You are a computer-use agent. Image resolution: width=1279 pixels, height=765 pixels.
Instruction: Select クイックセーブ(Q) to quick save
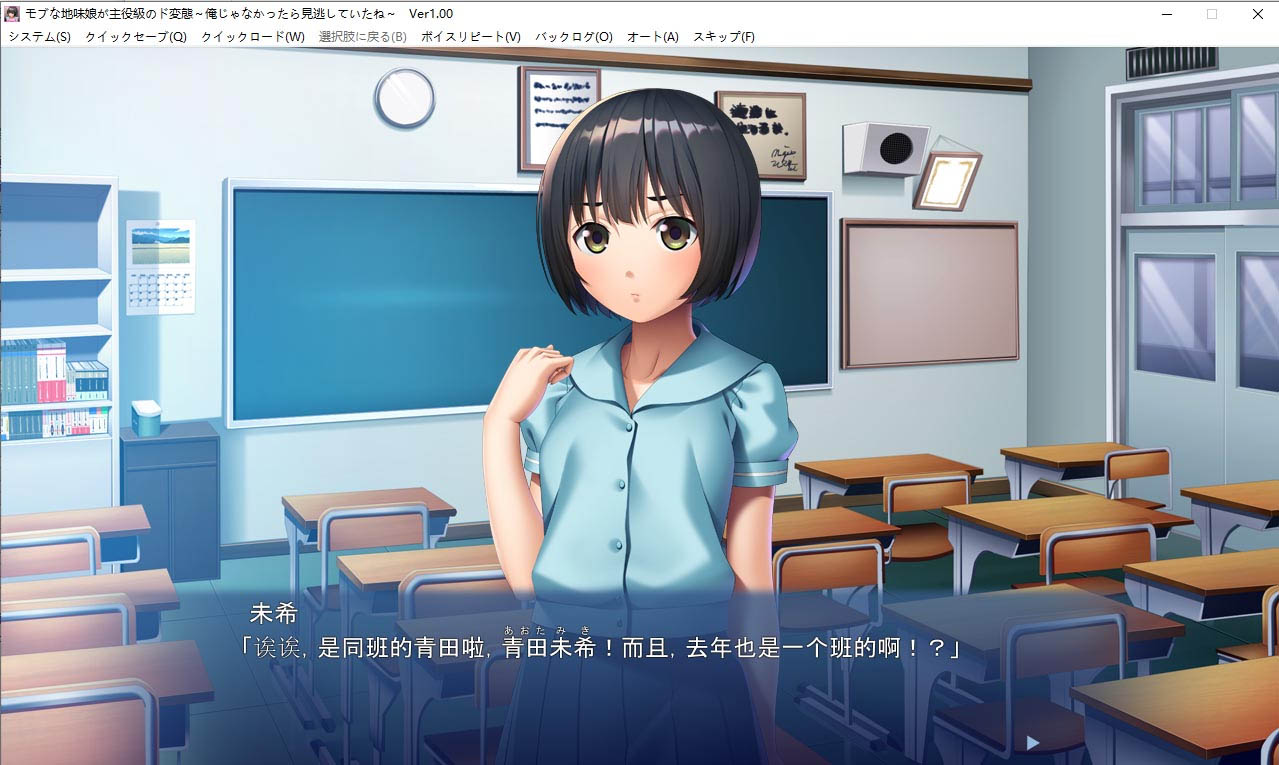pos(136,37)
